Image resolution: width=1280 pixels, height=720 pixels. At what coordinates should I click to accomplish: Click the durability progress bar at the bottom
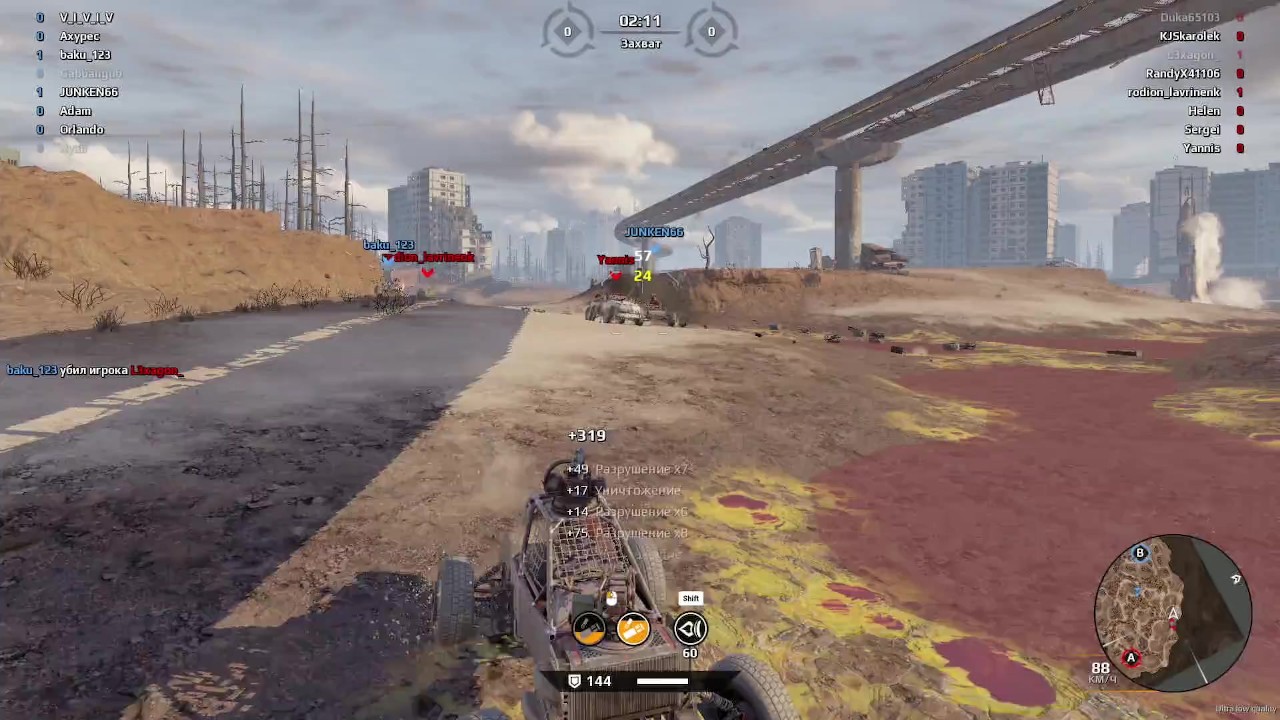664,681
